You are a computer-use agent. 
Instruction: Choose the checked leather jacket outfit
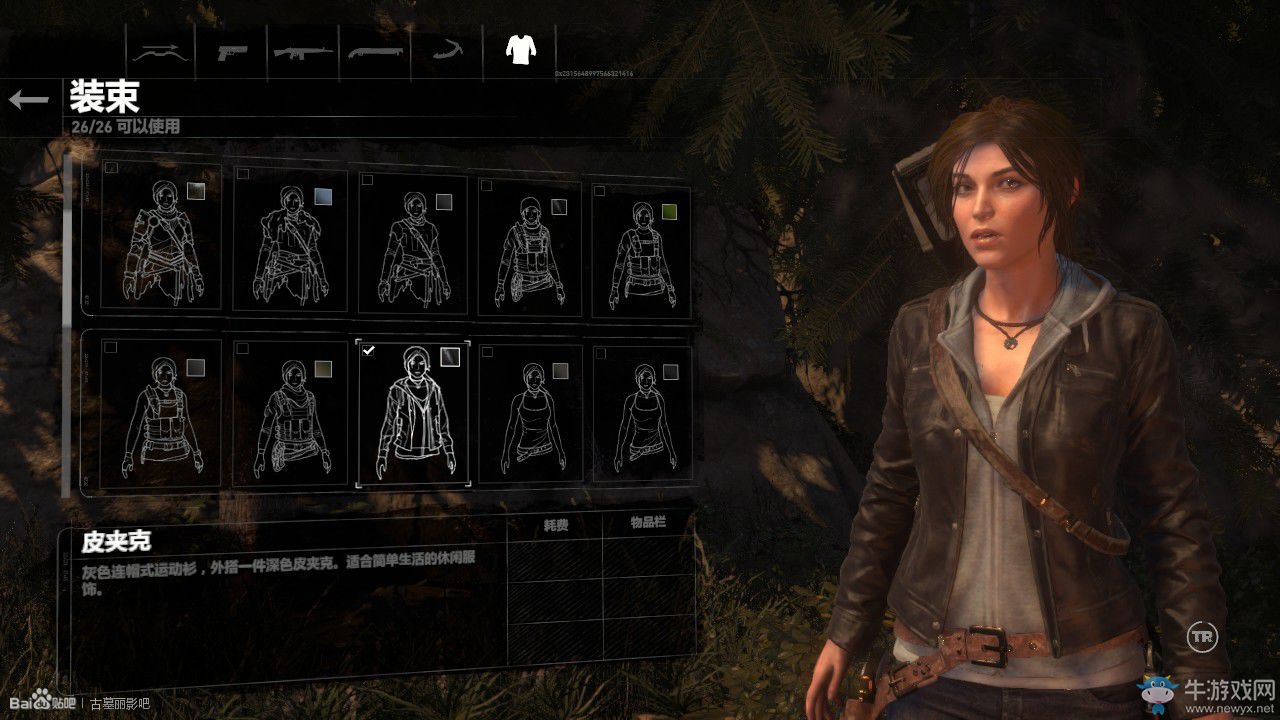[x=414, y=412]
